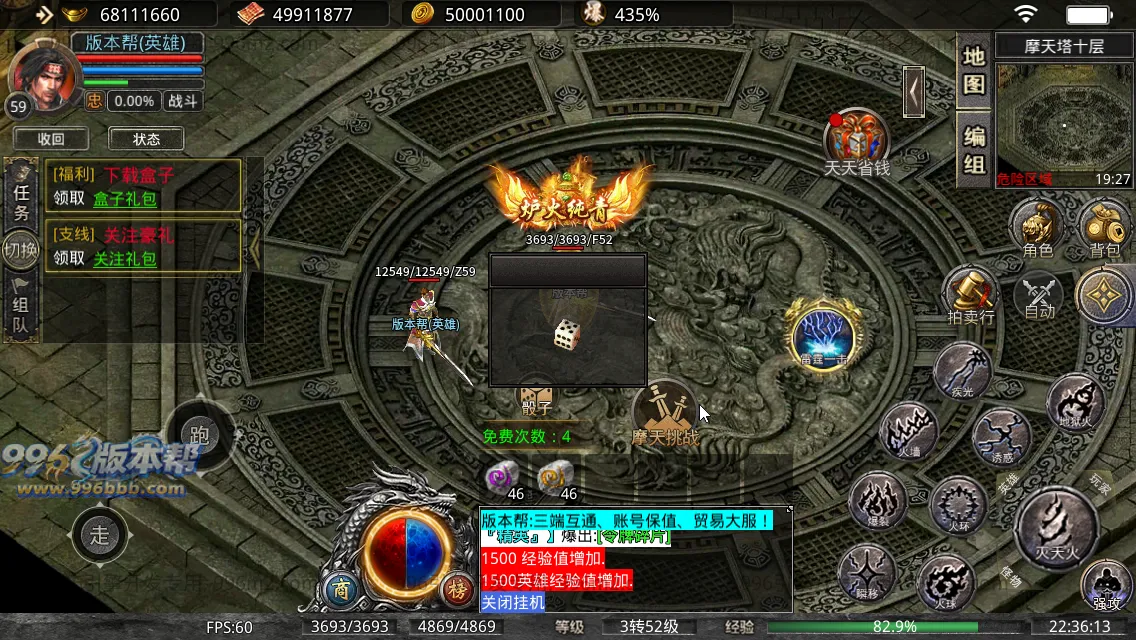Switch to the 组队 team tab

(x=20, y=308)
